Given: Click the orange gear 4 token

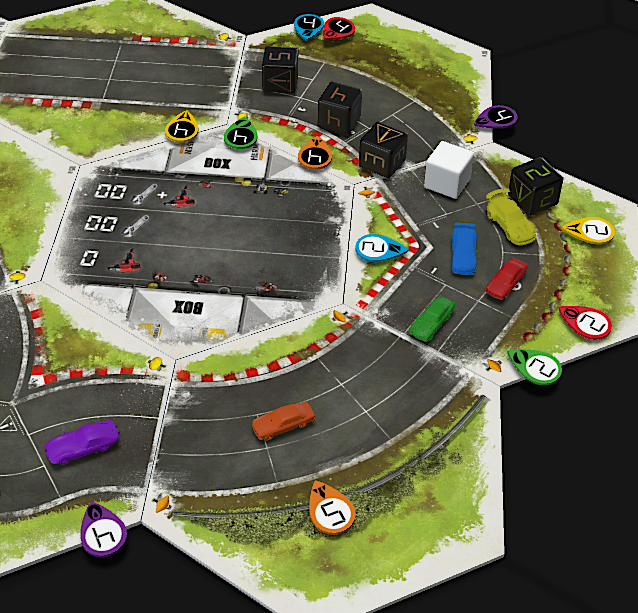Looking at the screenshot, I should point(316,156).
